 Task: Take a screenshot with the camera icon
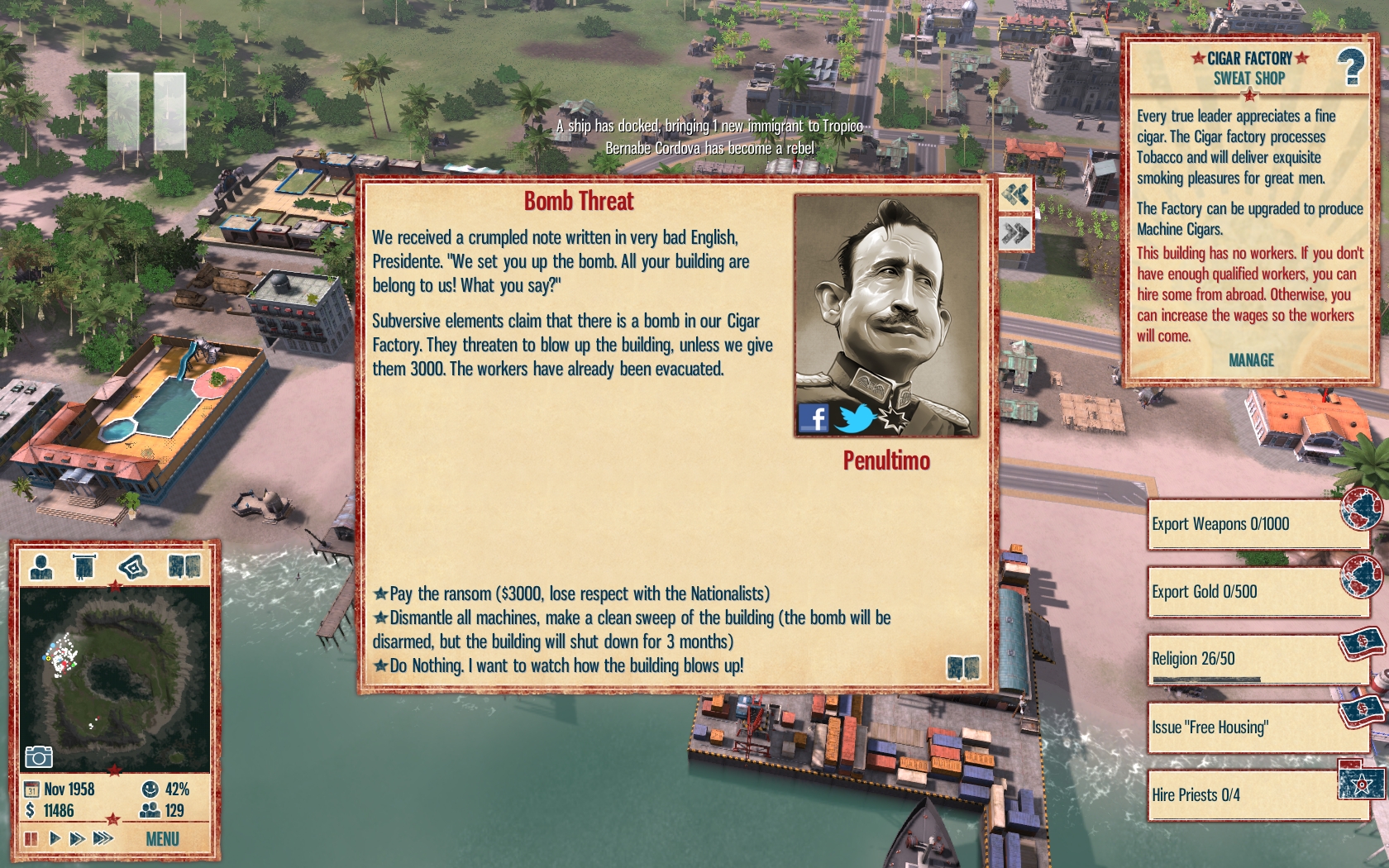pyautogui.click(x=39, y=756)
